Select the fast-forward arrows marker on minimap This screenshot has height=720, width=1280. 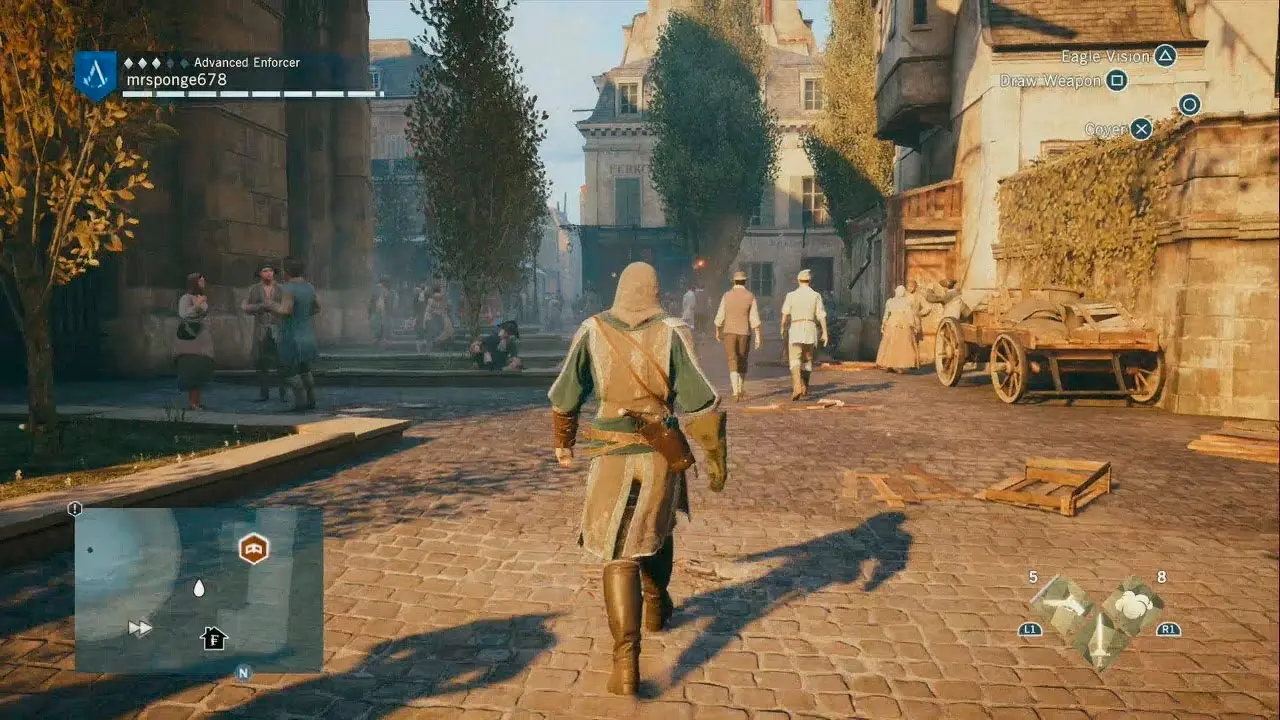tap(140, 628)
